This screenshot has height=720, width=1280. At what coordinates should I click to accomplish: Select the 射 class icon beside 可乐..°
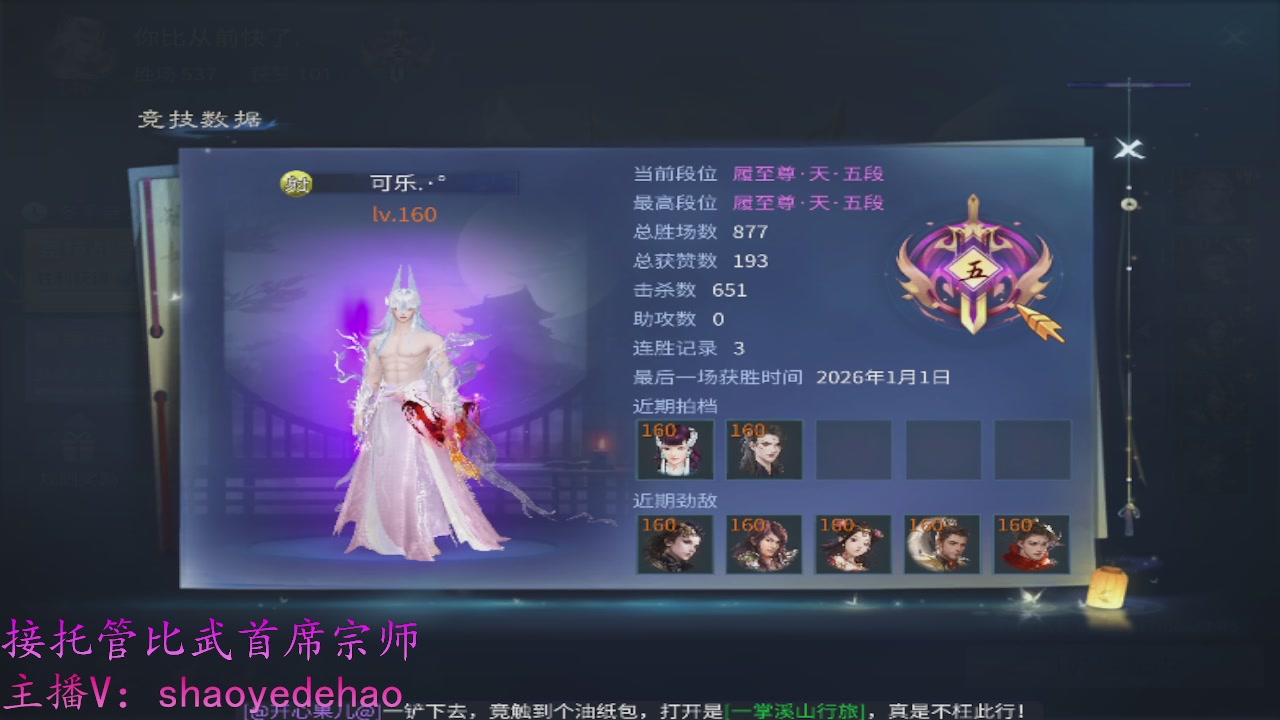click(x=298, y=182)
